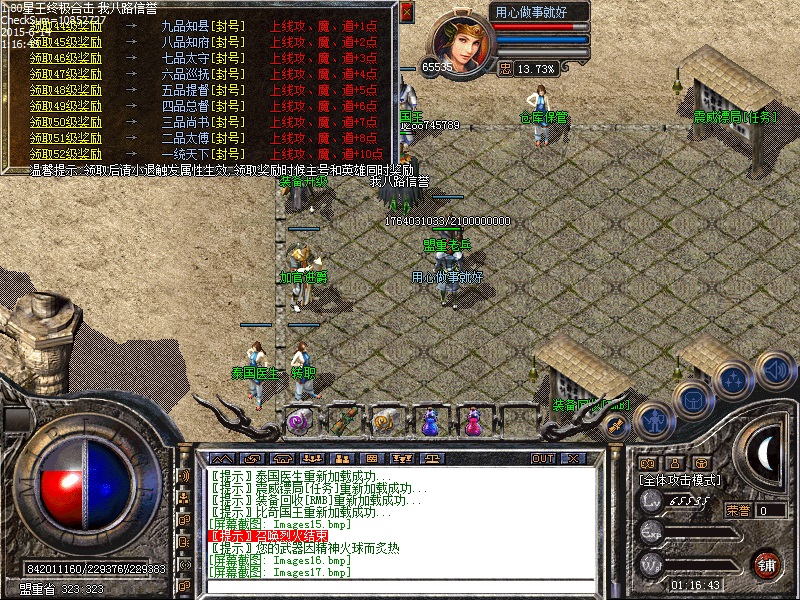The height and width of the screenshot is (600, 800).
Task: Select the 领取49级奖励 reward link
Action: pyautogui.click(x=66, y=106)
